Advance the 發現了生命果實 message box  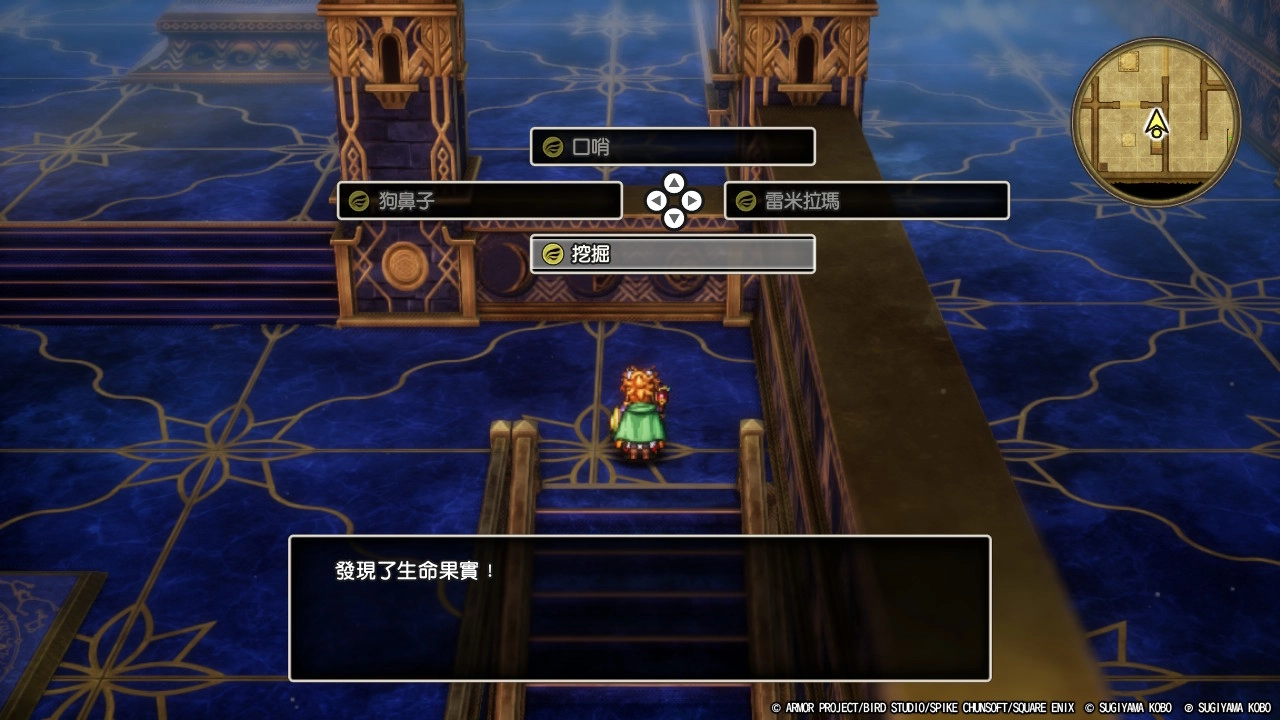point(640,608)
